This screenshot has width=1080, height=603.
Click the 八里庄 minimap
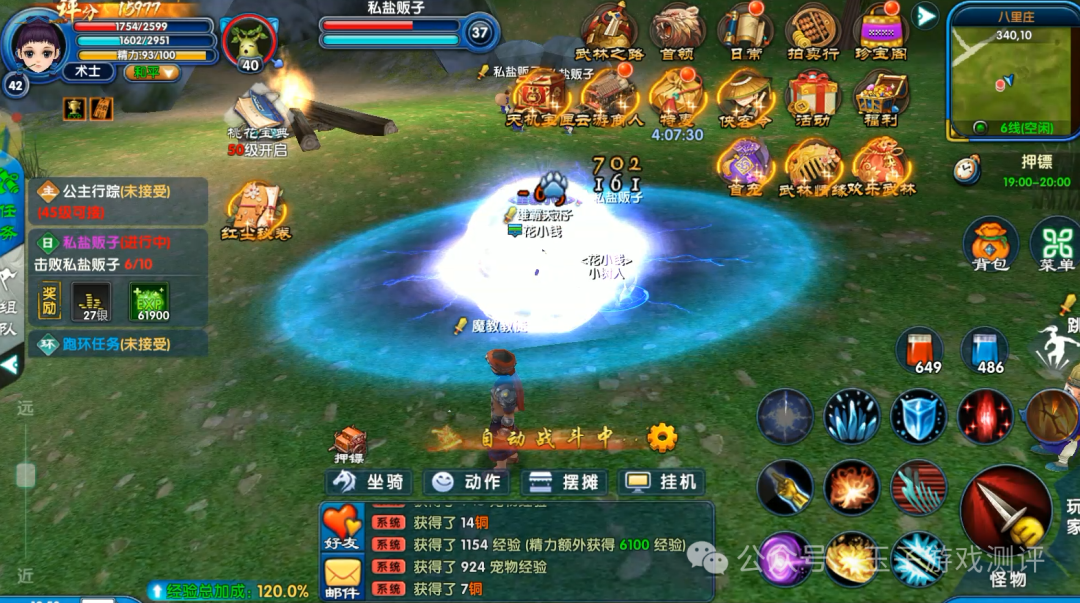1010,70
